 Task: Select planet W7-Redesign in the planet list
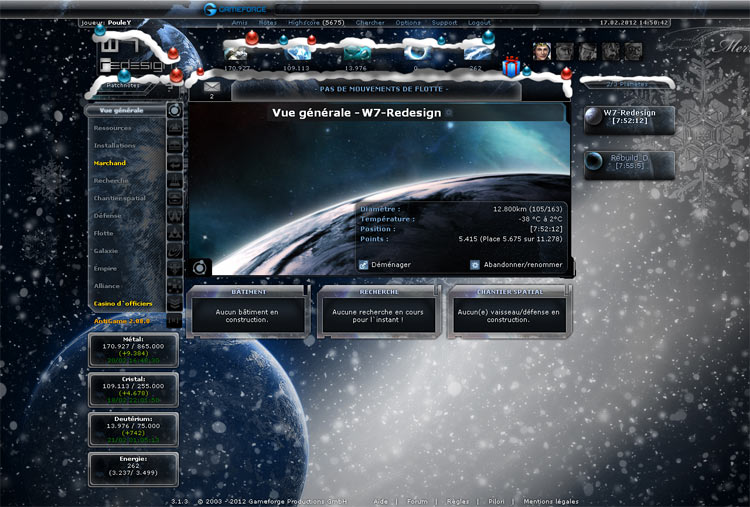[x=629, y=117]
